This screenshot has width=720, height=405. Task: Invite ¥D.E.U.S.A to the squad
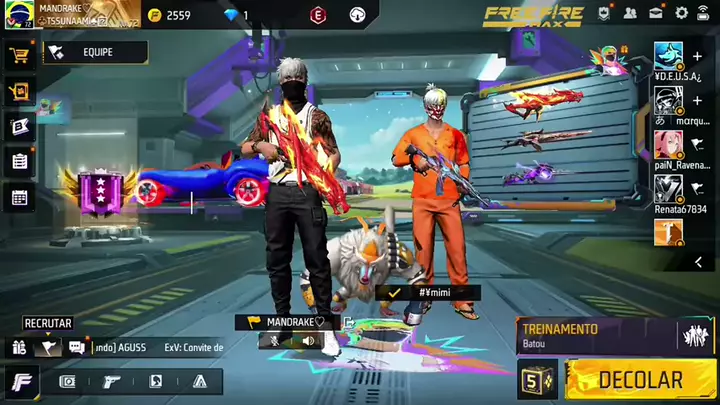697,57
